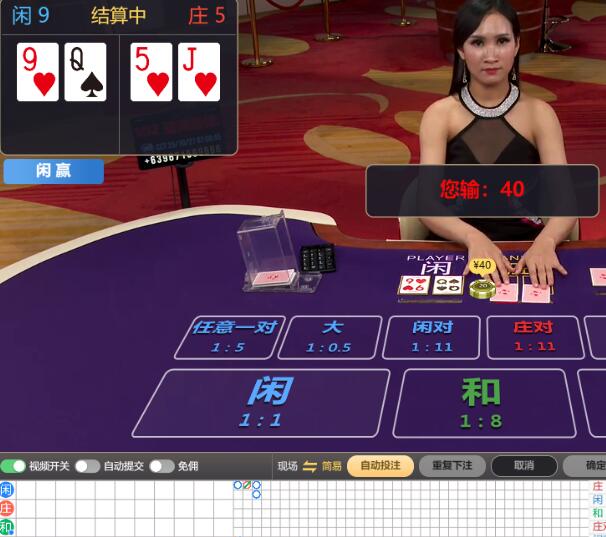
Task: Cancel the bet with 取消
Action: pyautogui.click(x=523, y=466)
